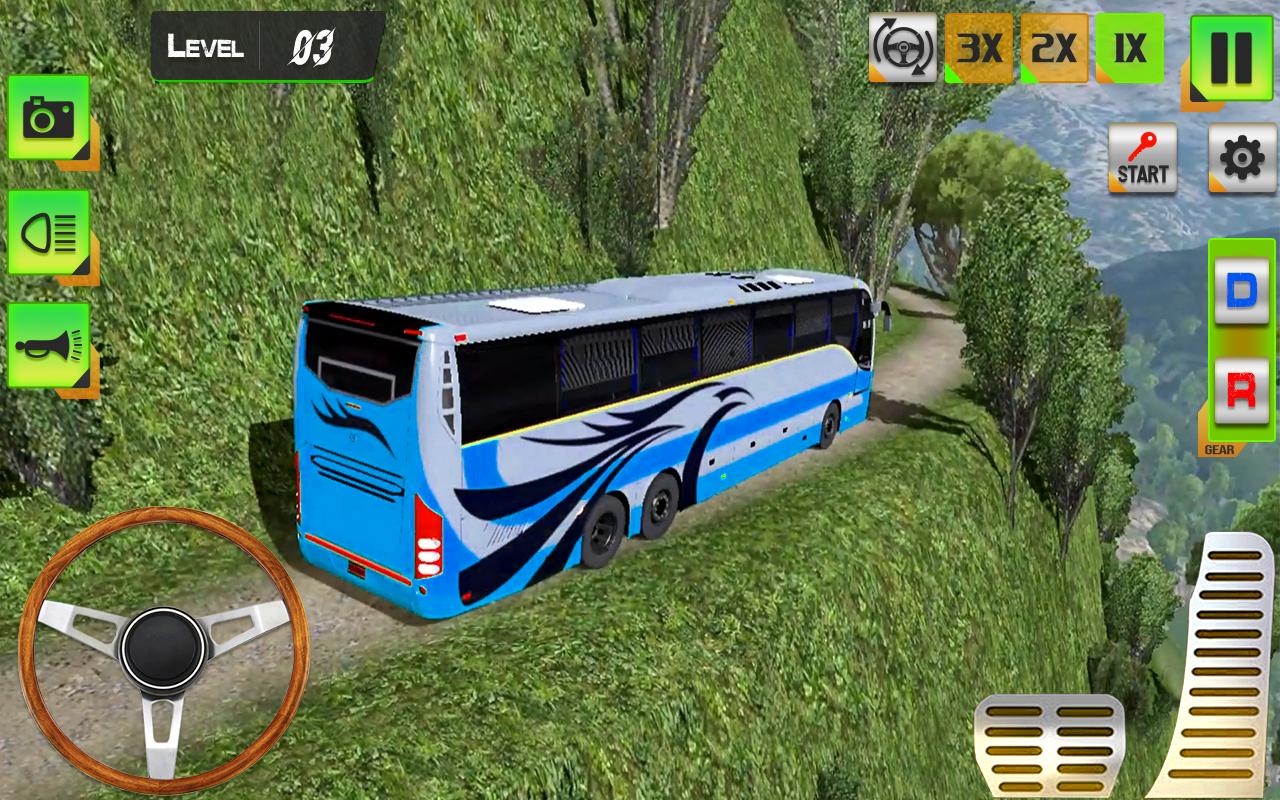This screenshot has height=800, width=1280.
Task: Start the engine with the key button
Action: click(x=1142, y=158)
